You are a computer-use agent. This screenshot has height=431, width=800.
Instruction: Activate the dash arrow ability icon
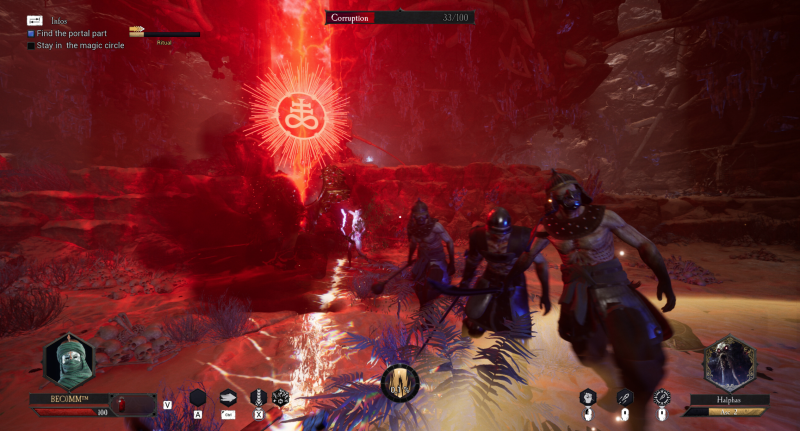(228, 397)
